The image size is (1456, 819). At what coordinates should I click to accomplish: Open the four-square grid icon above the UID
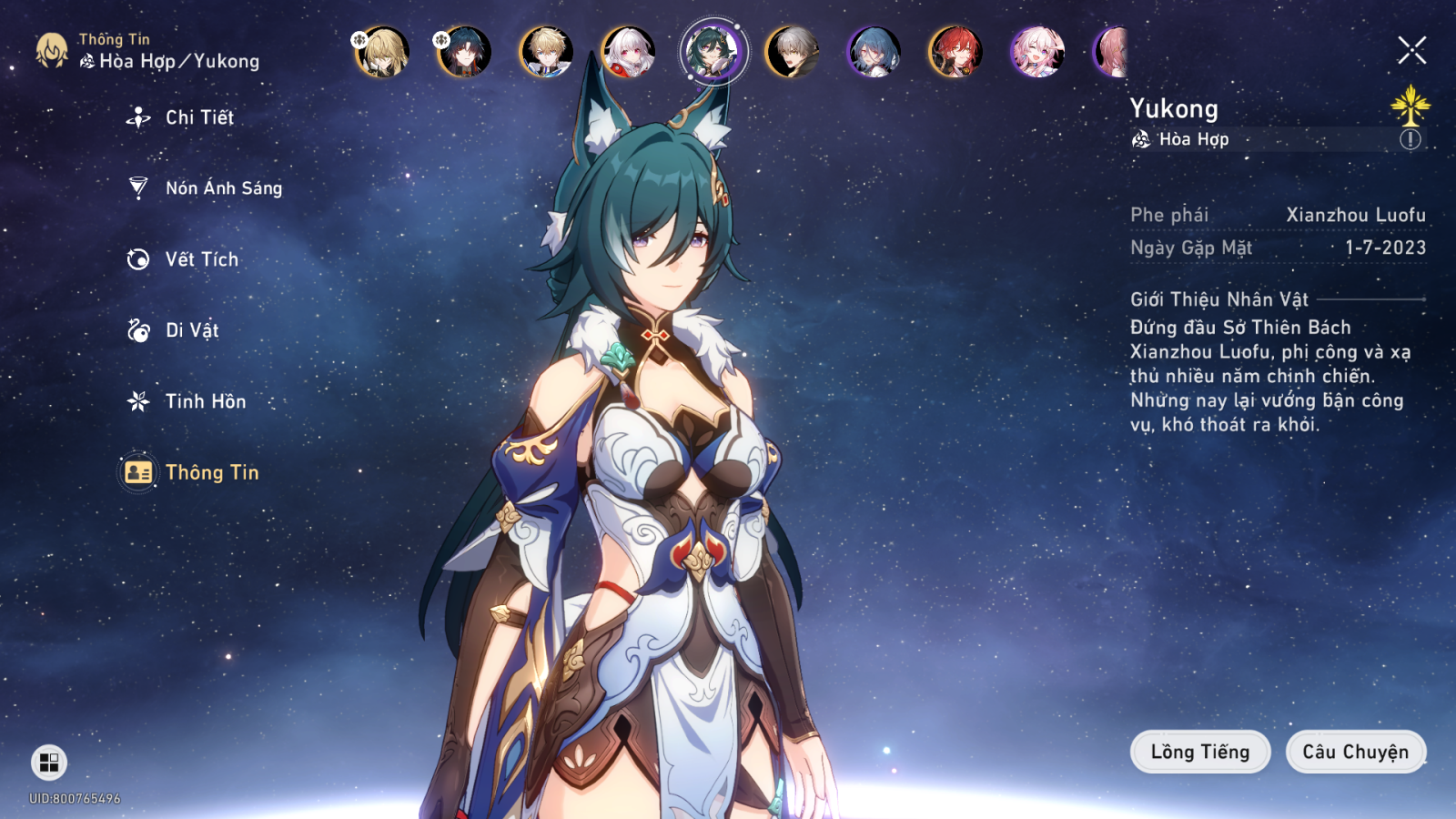point(49,762)
